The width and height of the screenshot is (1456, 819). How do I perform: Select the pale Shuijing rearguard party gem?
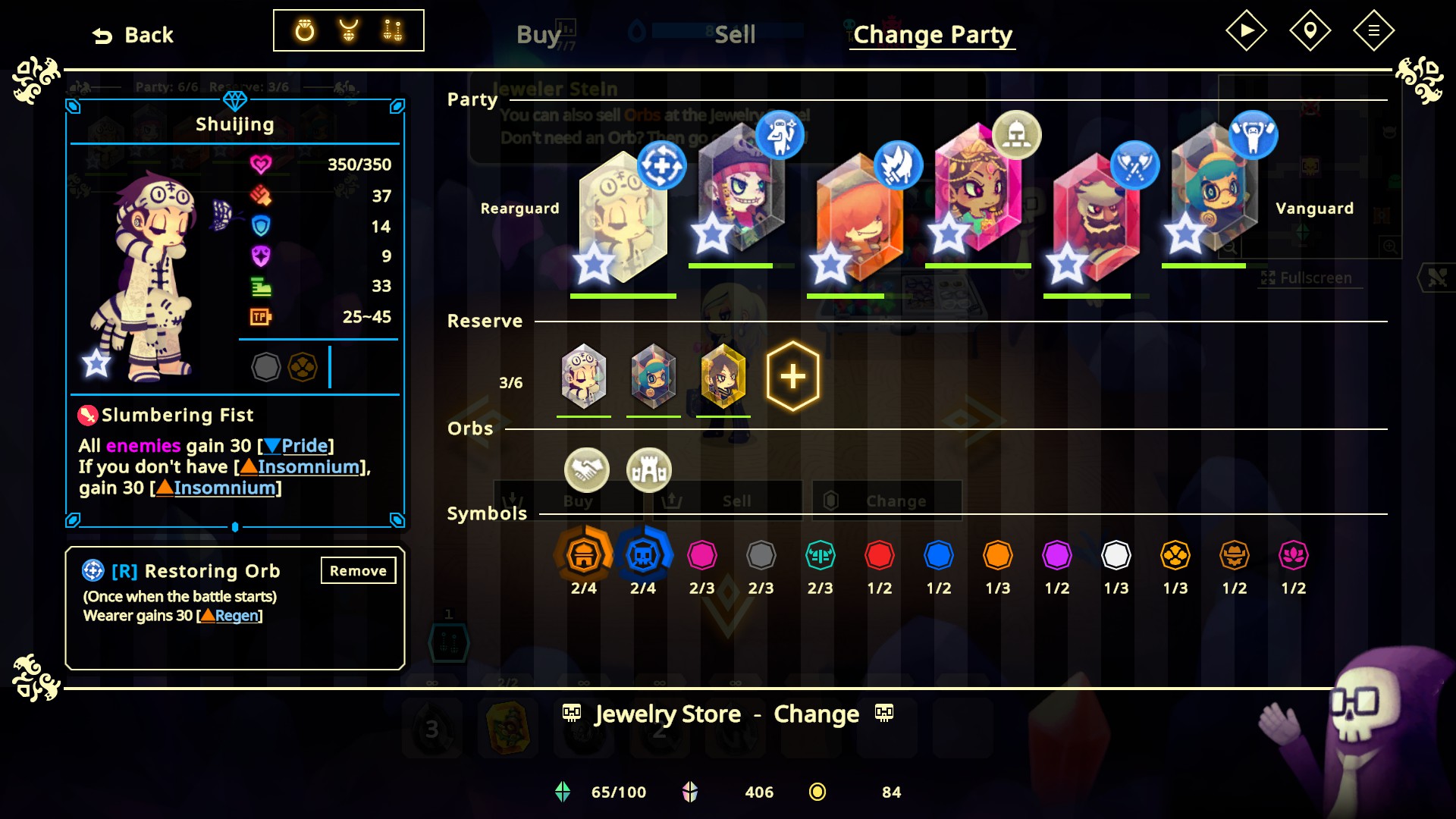pos(623,218)
